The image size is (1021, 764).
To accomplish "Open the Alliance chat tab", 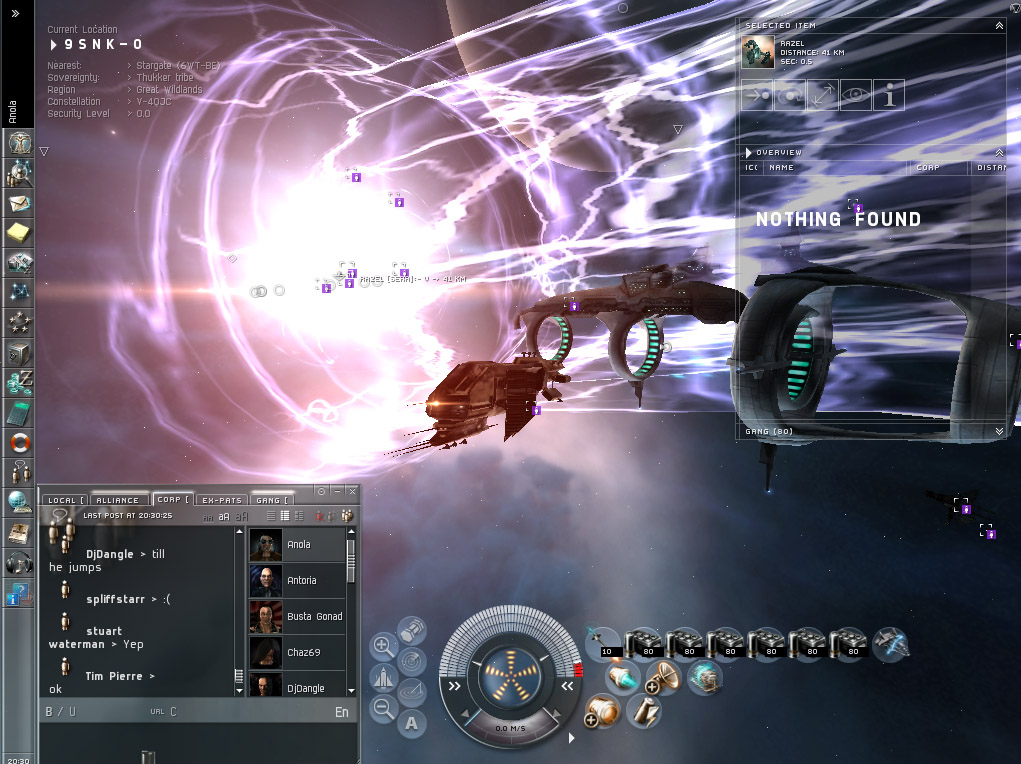I will click(118, 500).
